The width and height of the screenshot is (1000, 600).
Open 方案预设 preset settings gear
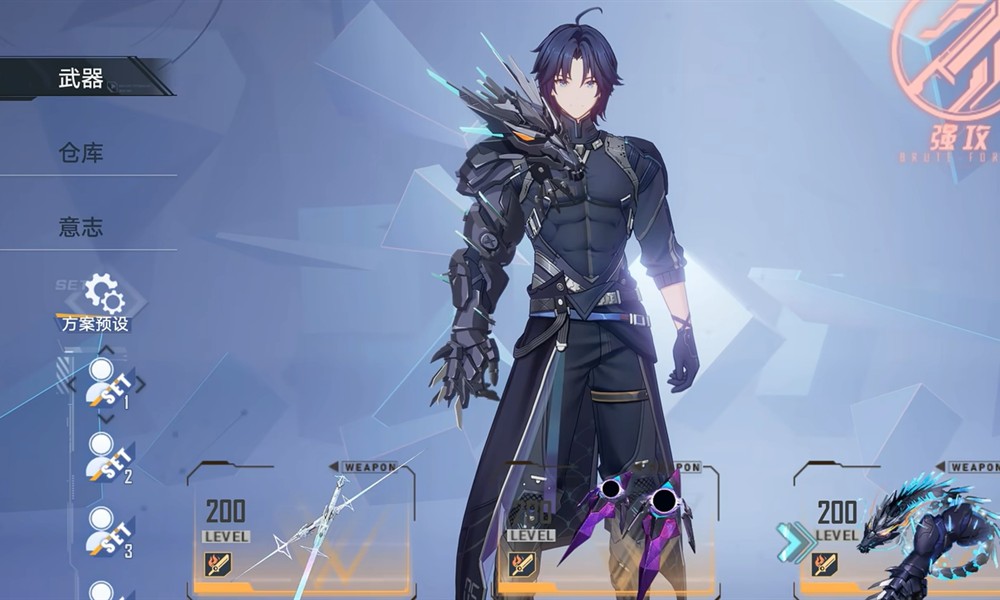102,296
